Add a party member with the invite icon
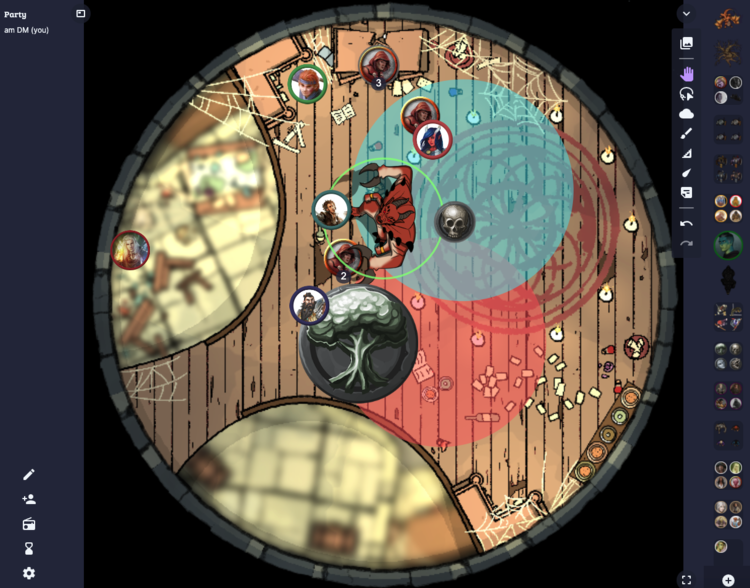The image size is (750, 588). pyautogui.click(x=29, y=499)
